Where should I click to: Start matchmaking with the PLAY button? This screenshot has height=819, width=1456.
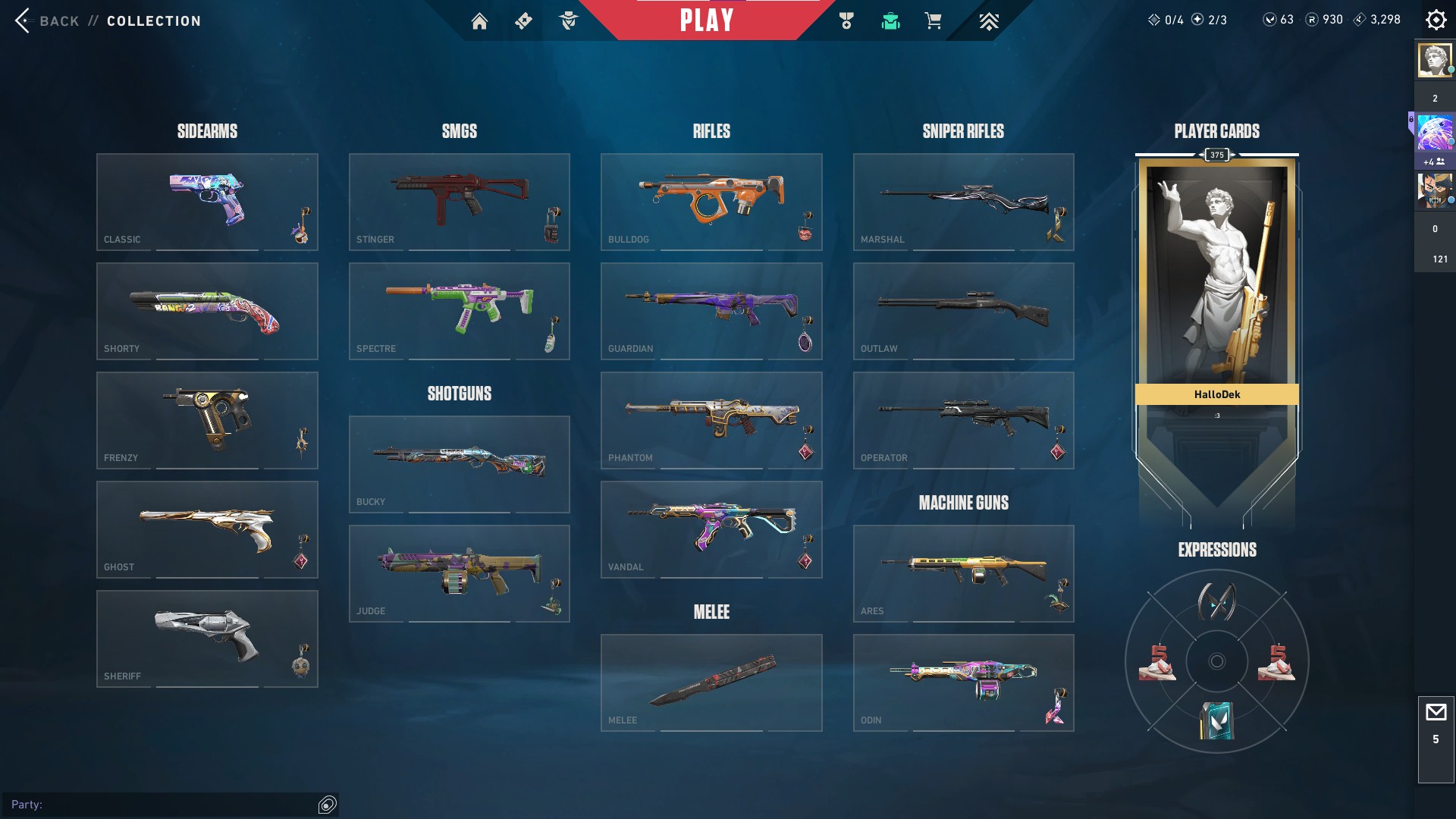pyautogui.click(x=706, y=20)
